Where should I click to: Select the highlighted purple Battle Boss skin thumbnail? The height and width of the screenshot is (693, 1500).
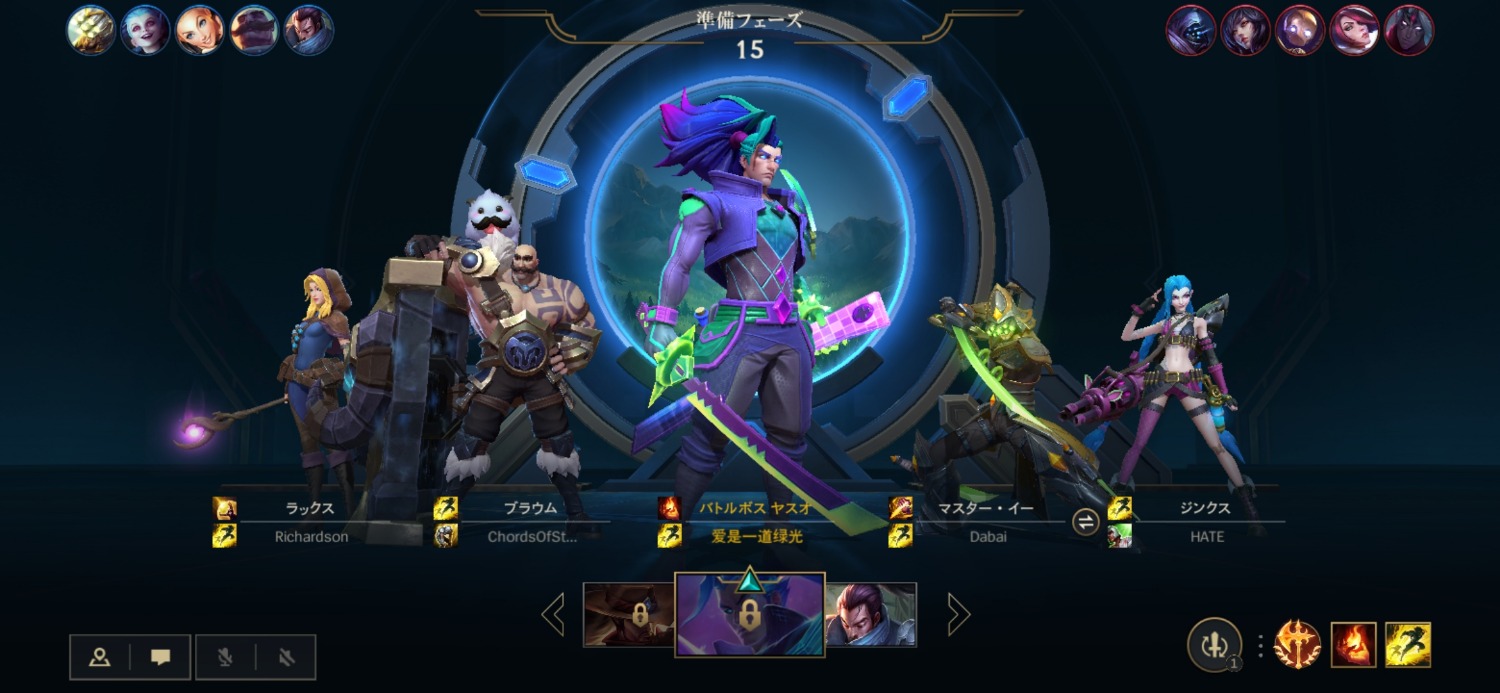click(749, 614)
